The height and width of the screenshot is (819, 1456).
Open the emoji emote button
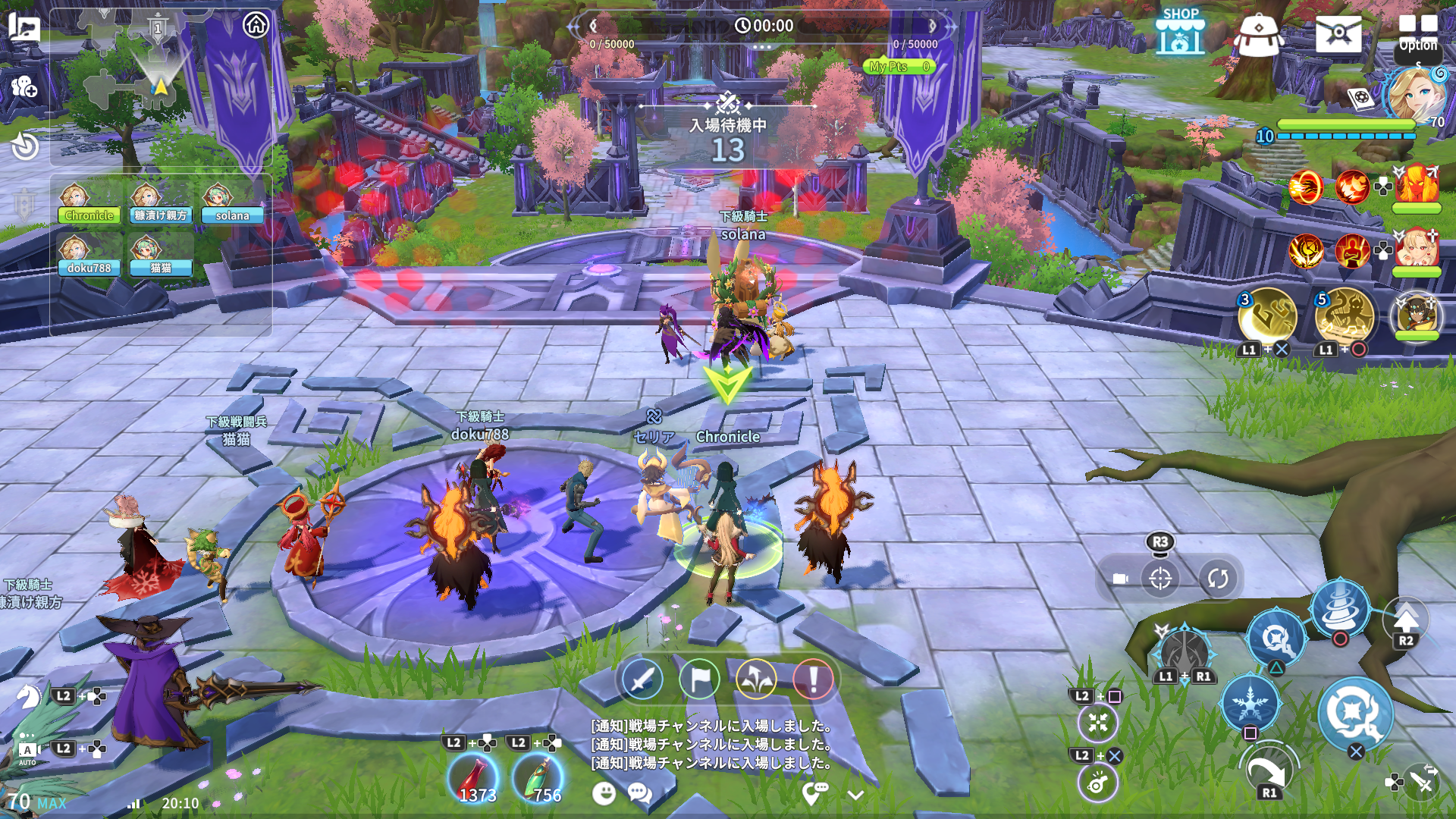coord(604,794)
